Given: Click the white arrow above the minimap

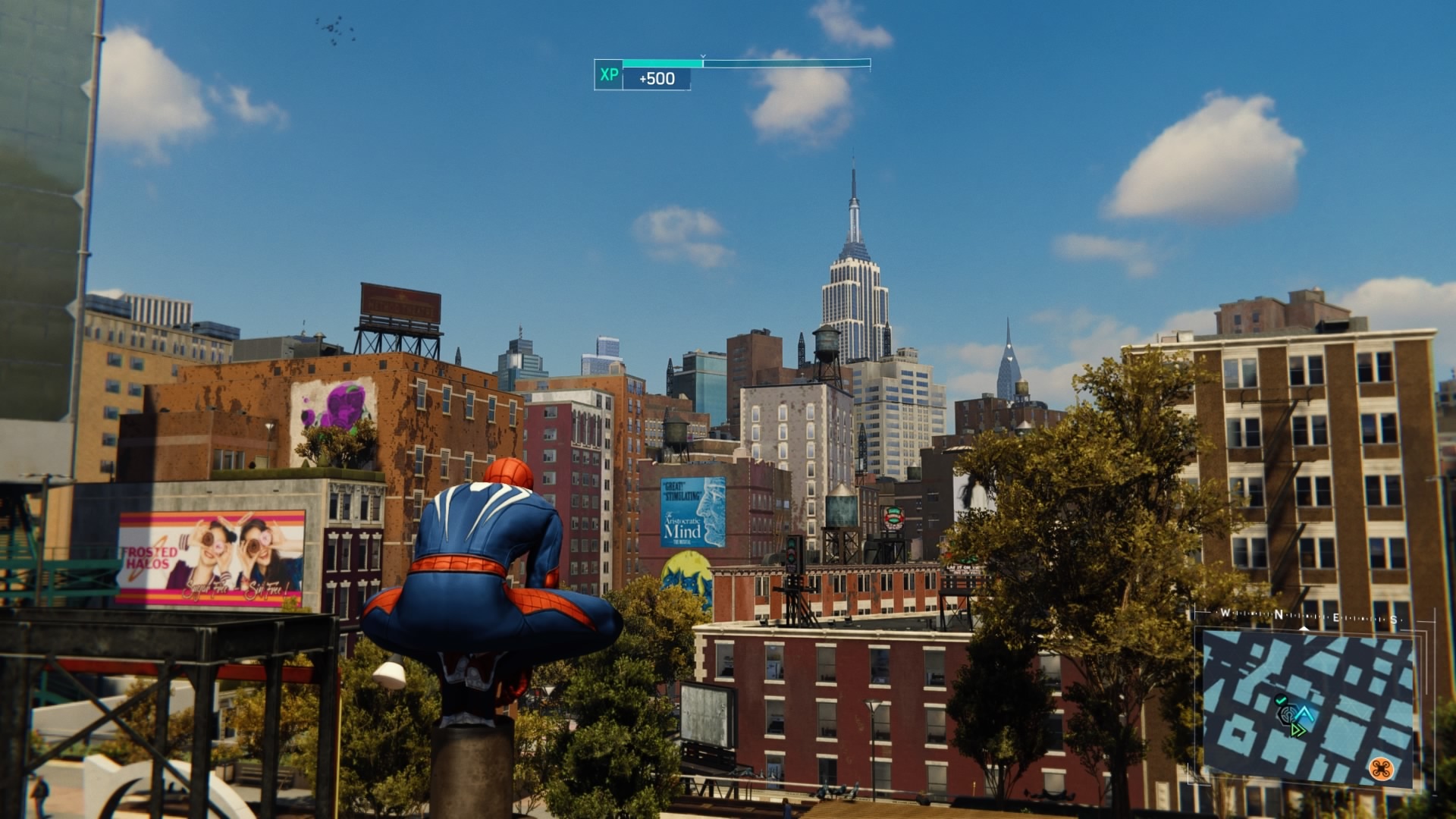Looking at the screenshot, I should 1304,629.
